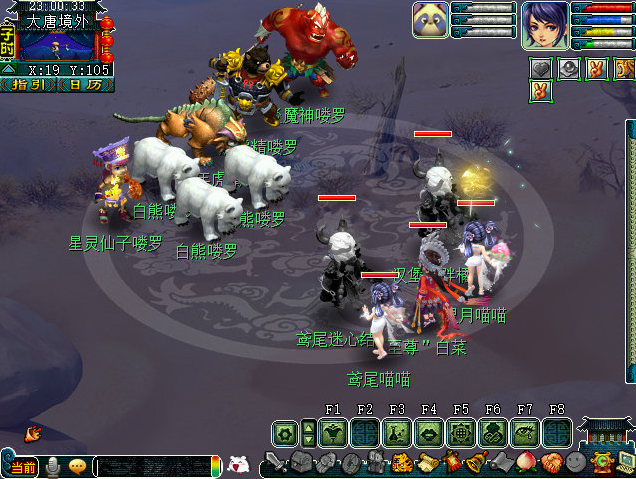Image resolution: width=636 pixels, height=479 pixels.
Task: Open the speech bubble chat icon
Action: coord(76,467)
